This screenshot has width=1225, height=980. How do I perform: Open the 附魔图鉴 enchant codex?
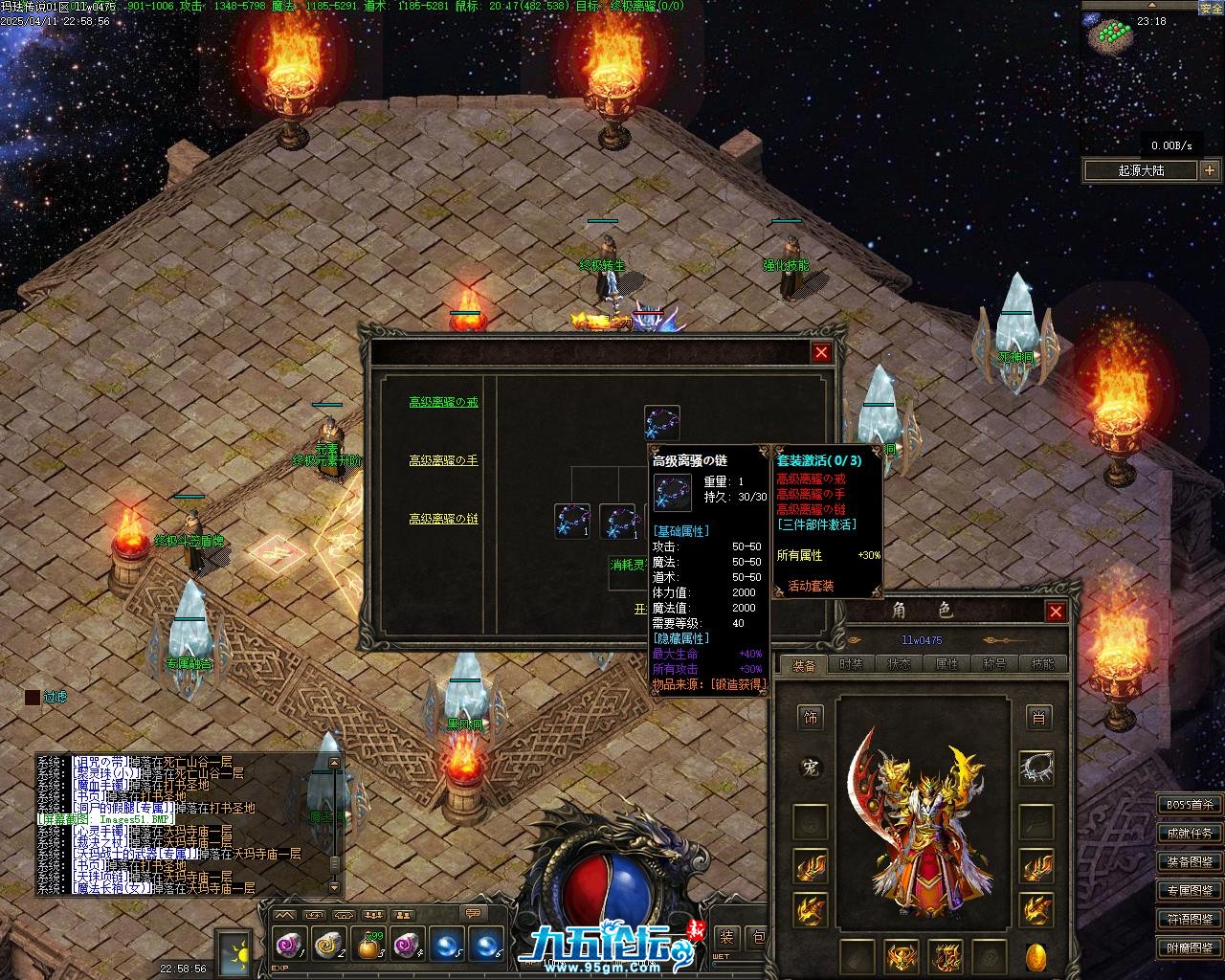coord(1190,948)
